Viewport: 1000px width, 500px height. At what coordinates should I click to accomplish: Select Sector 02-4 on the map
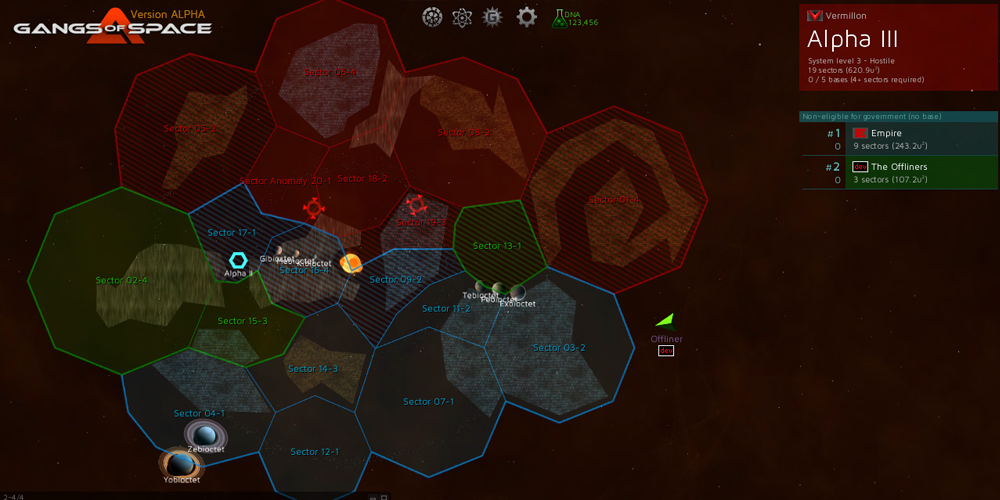click(x=121, y=280)
